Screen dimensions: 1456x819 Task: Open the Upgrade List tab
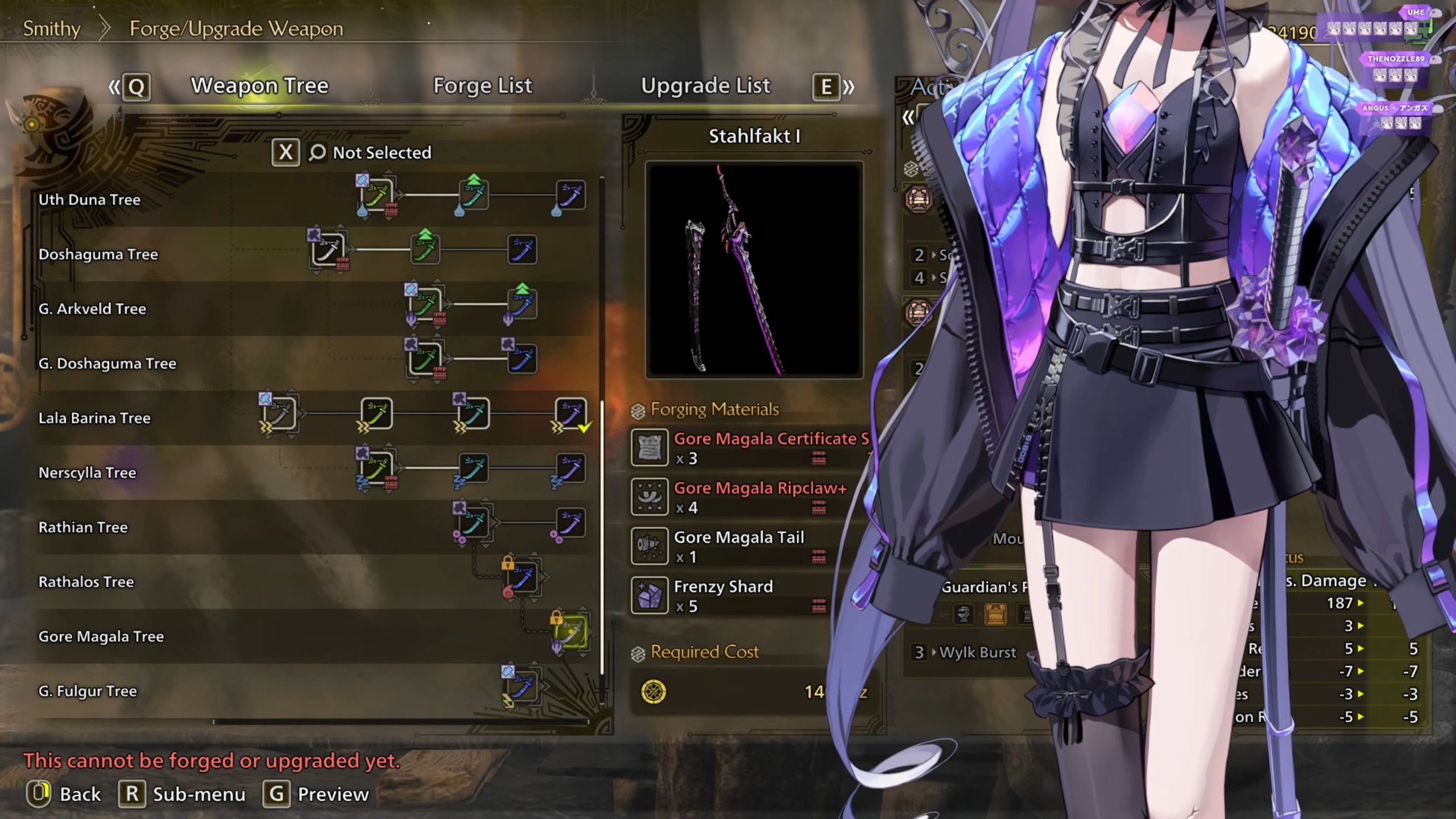(705, 86)
